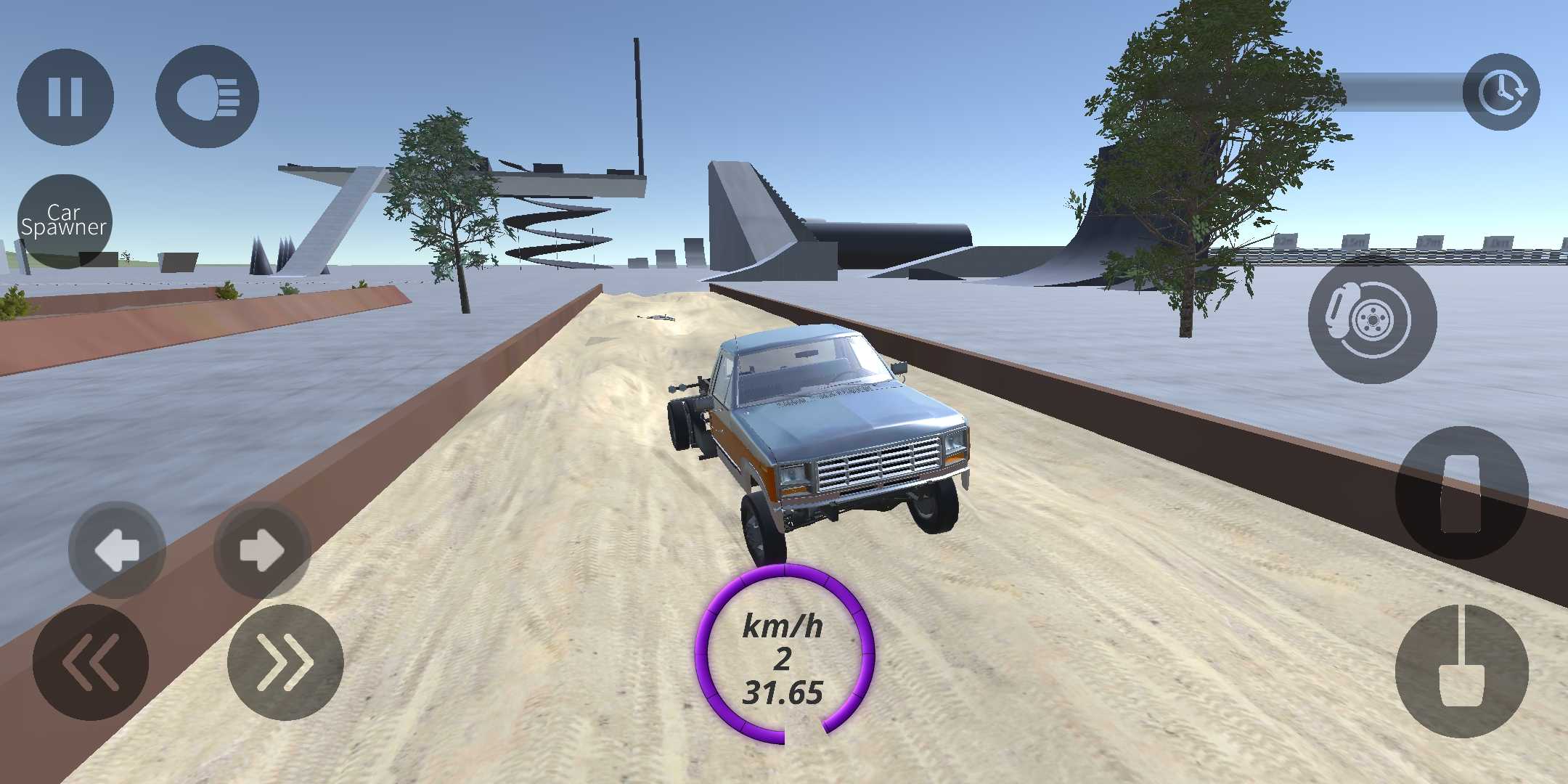This screenshot has height=784, width=1568.
Task: Tap the double right chevron button
Action: point(285,661)
